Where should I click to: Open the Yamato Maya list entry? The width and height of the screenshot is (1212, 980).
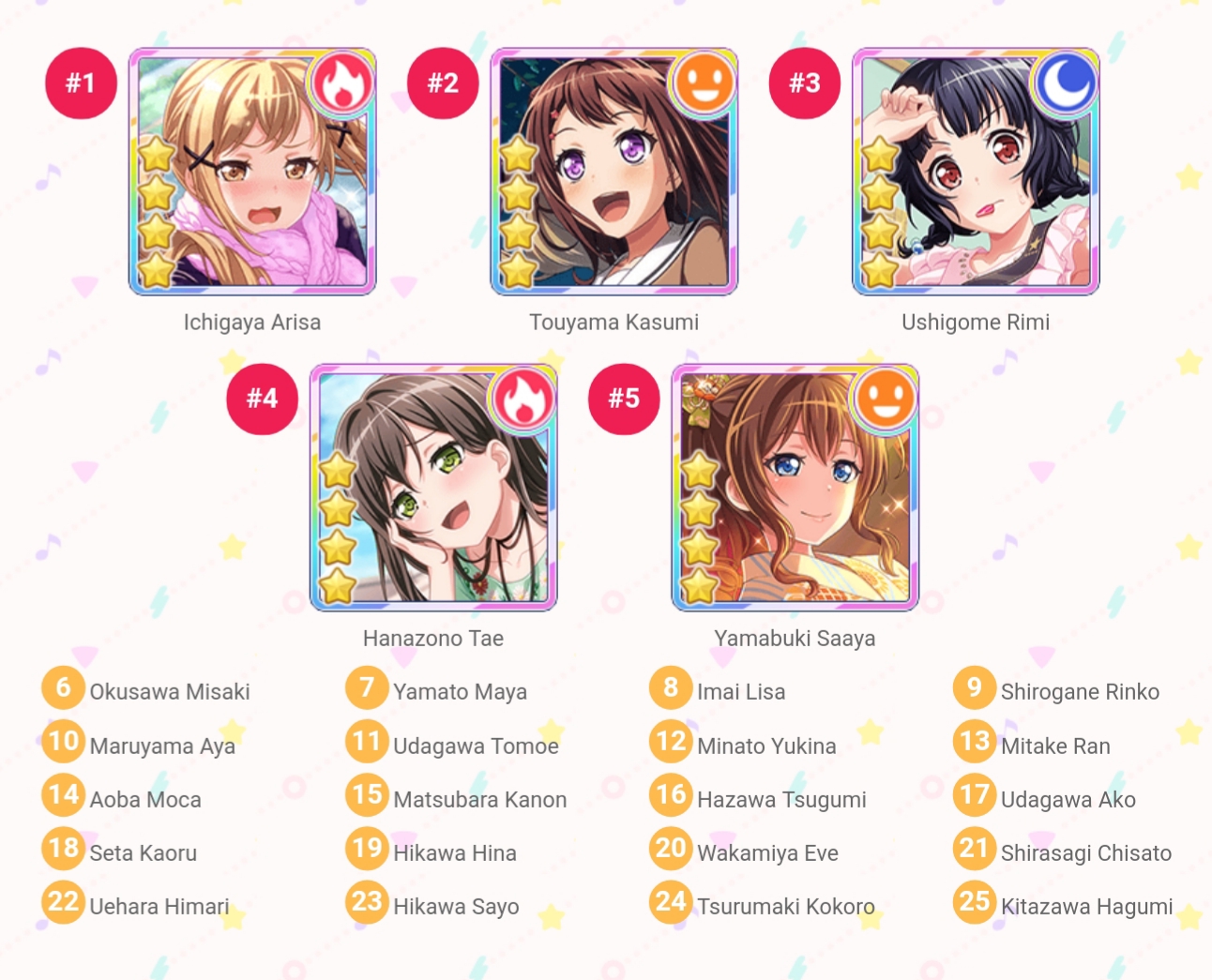coord(460,692)
